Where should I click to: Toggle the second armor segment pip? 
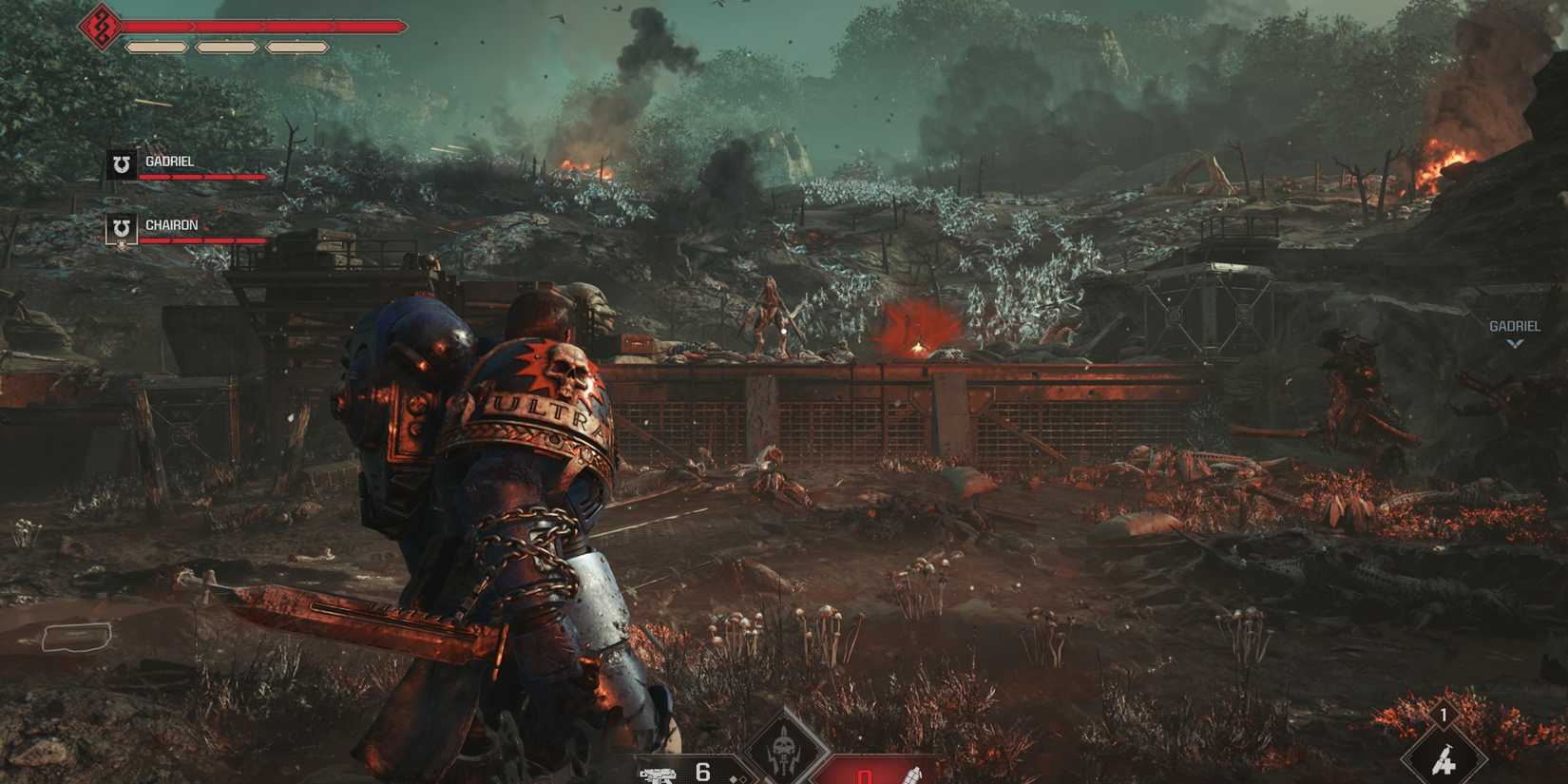click(226, 46)
